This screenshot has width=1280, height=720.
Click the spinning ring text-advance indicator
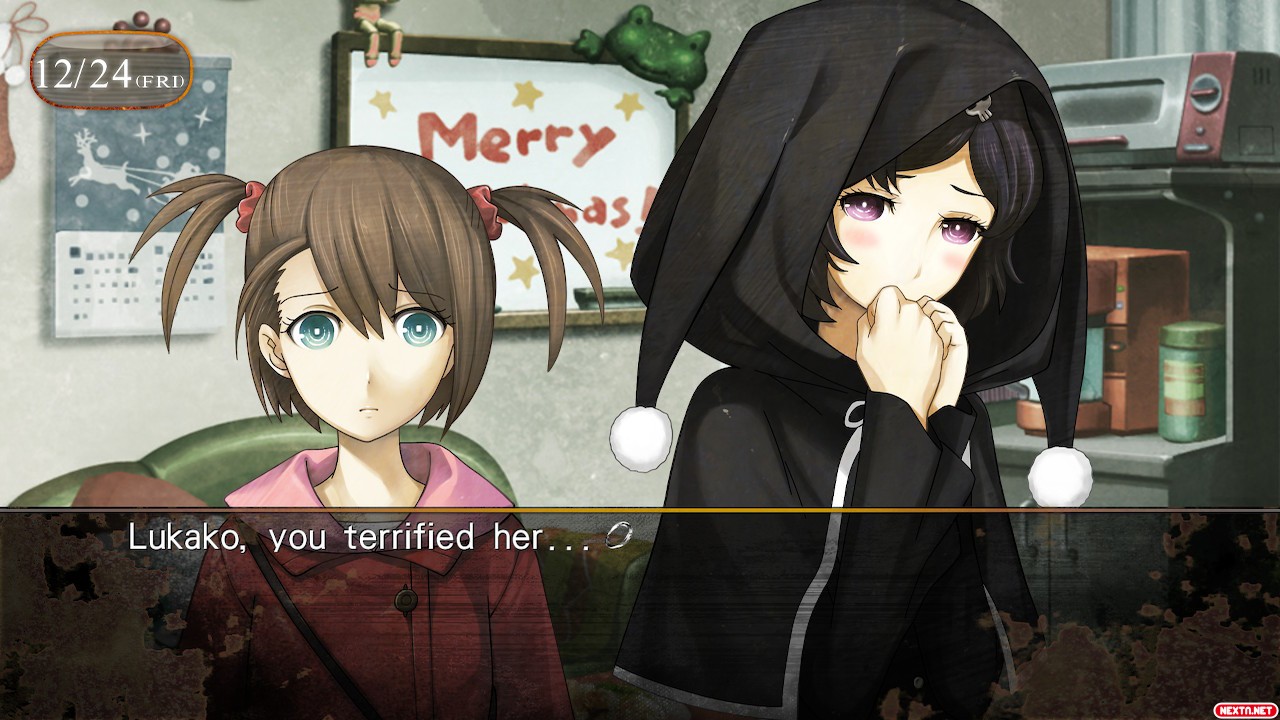[619, 538]
